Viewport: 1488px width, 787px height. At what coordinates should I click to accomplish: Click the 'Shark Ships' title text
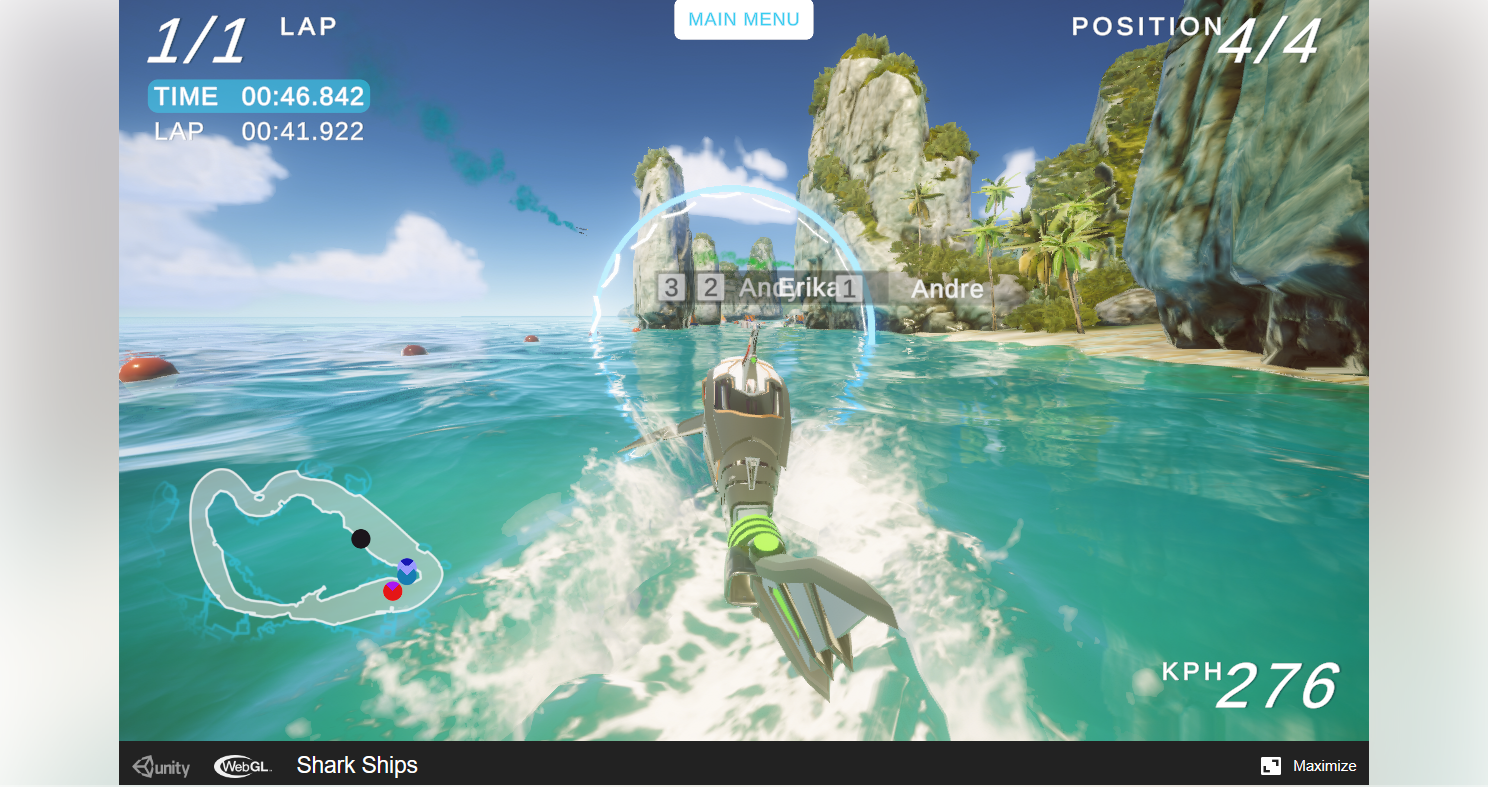click(356, 766)
